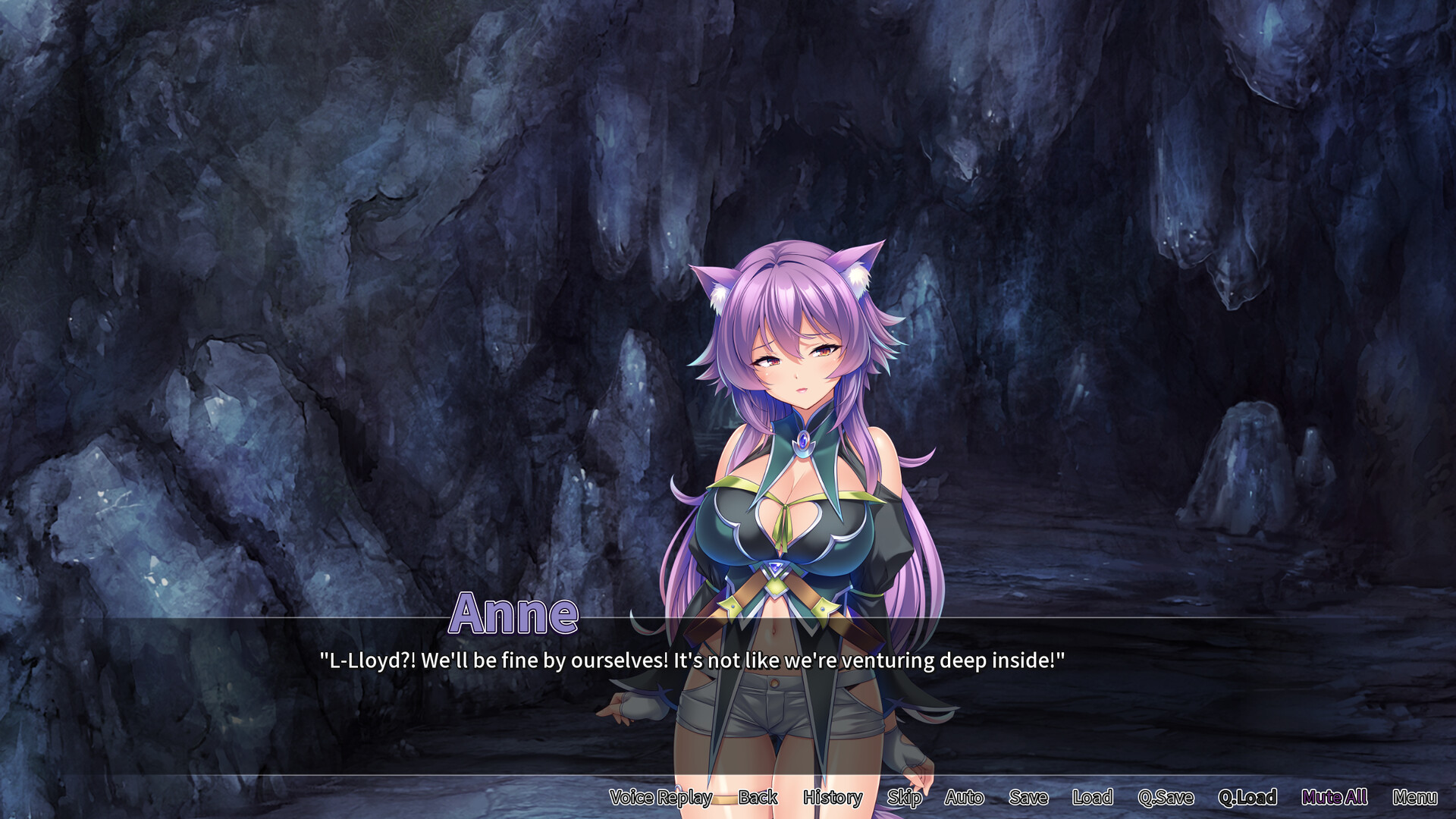The image size is (1456, 819).
Task: Go Back to the previous dialogue line
Action: click(x=758, y=798)
